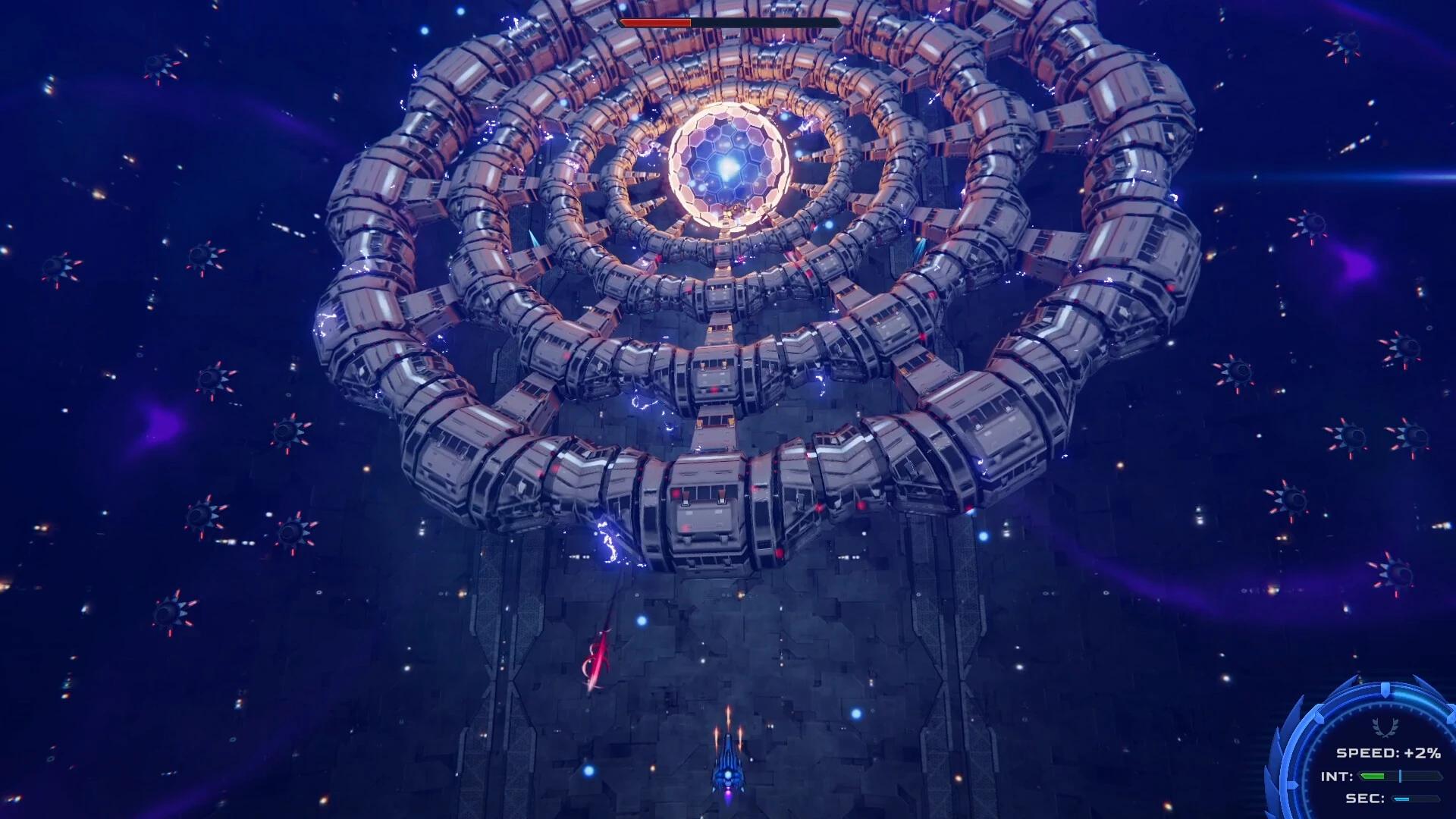Viewport: 1456px width, 819px height.
Task: Click the glowing hexagonal boss core
Action: 726,159
